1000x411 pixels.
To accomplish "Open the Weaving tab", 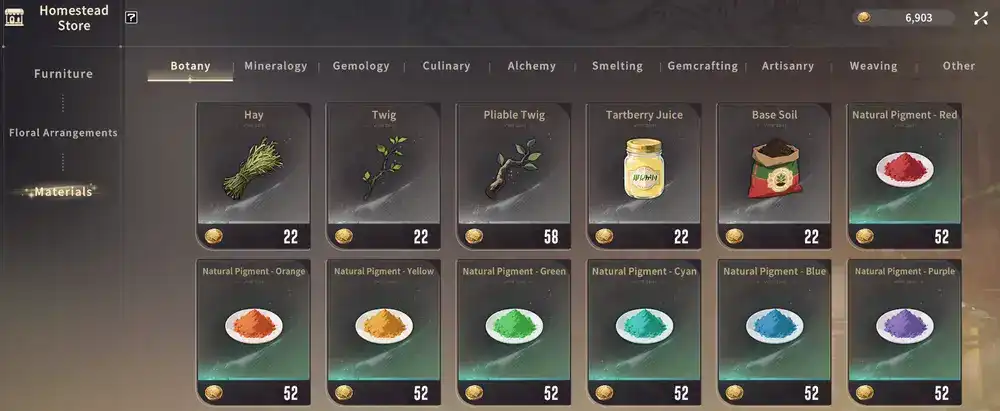I will 873,66.
